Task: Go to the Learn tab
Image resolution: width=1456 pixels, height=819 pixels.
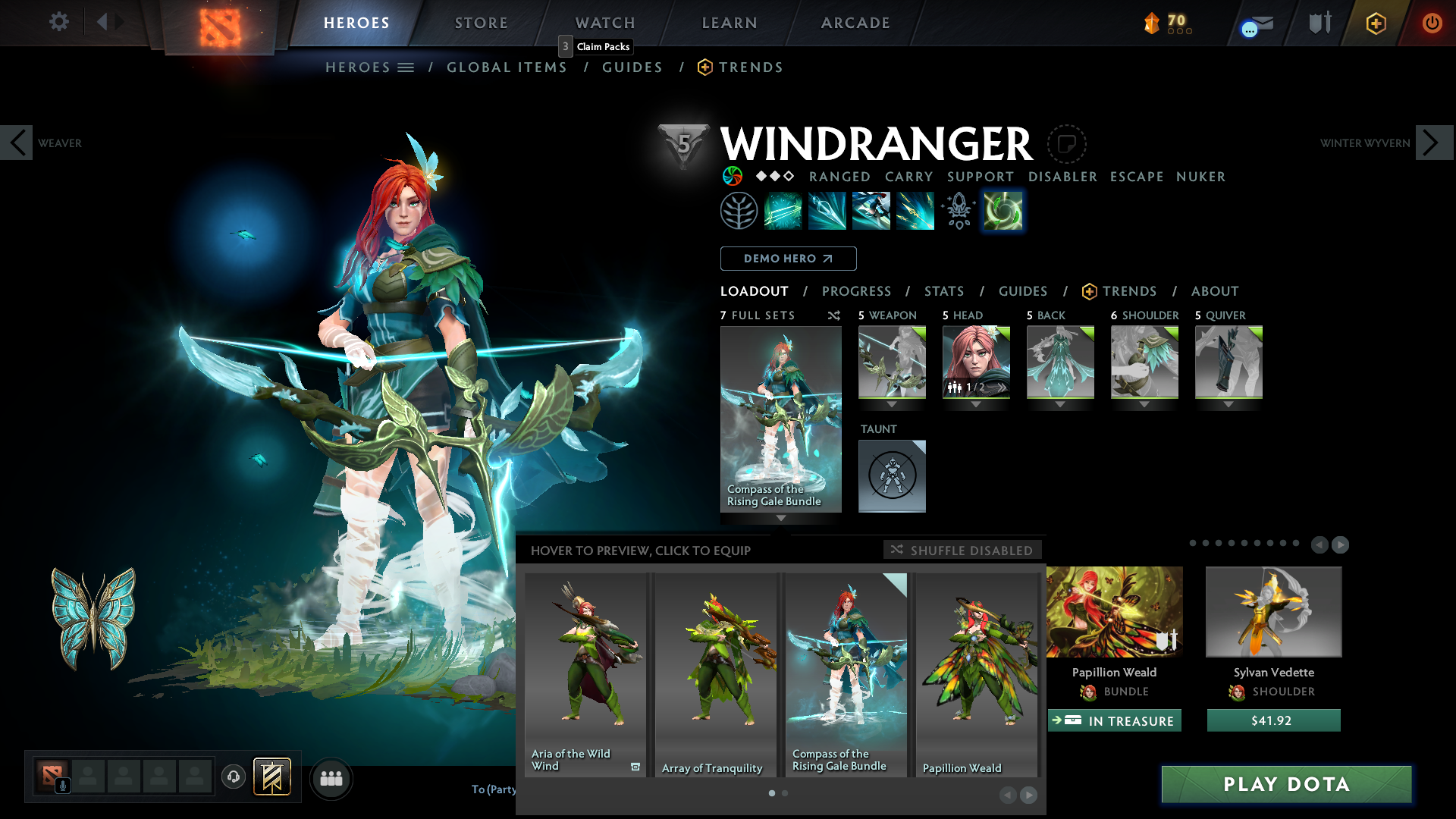Action: 730,23
